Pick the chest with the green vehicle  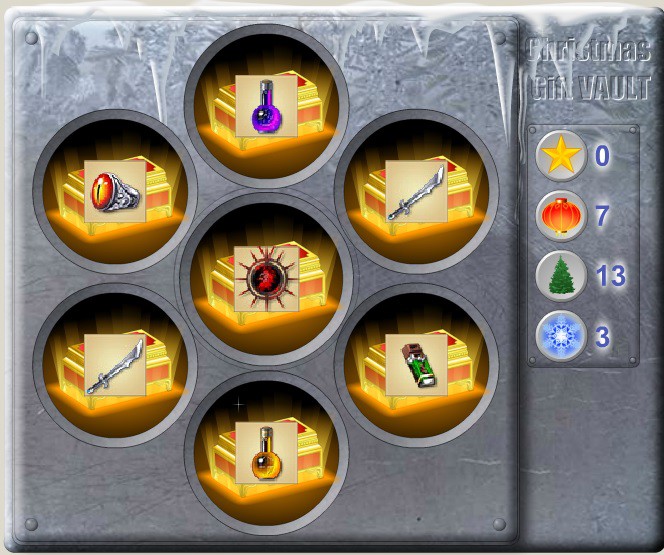coord(416,364)
